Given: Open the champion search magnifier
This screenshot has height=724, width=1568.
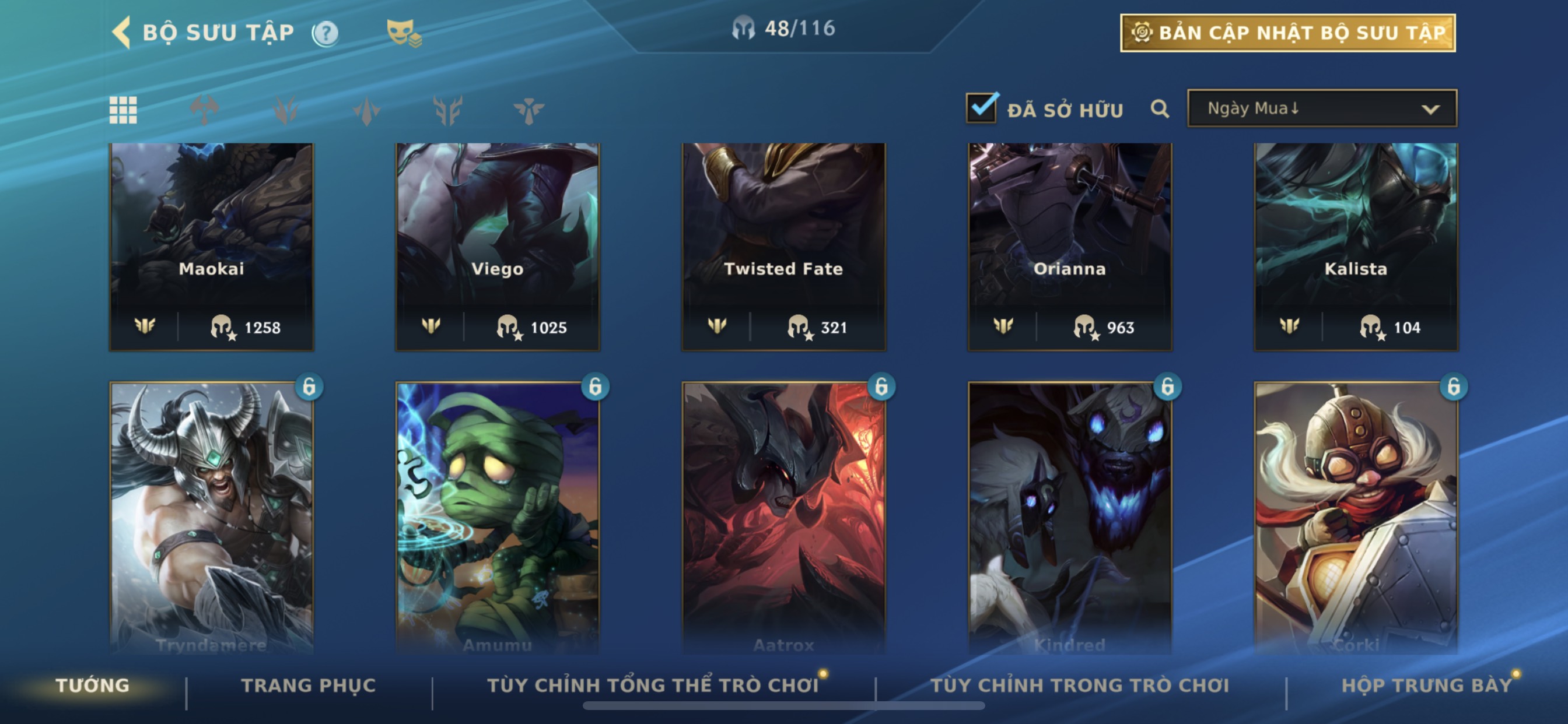Looking at the screenshot, I should (x=1160, y=109).
